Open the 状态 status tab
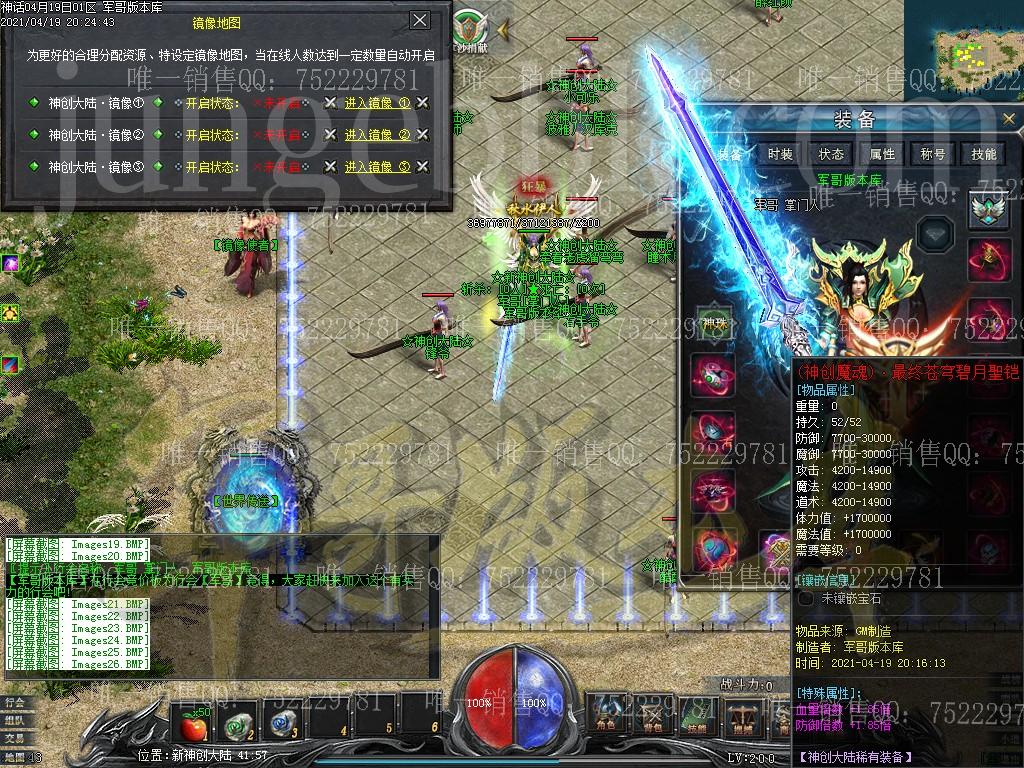The image size is (1024, 768). coord(831,154)
